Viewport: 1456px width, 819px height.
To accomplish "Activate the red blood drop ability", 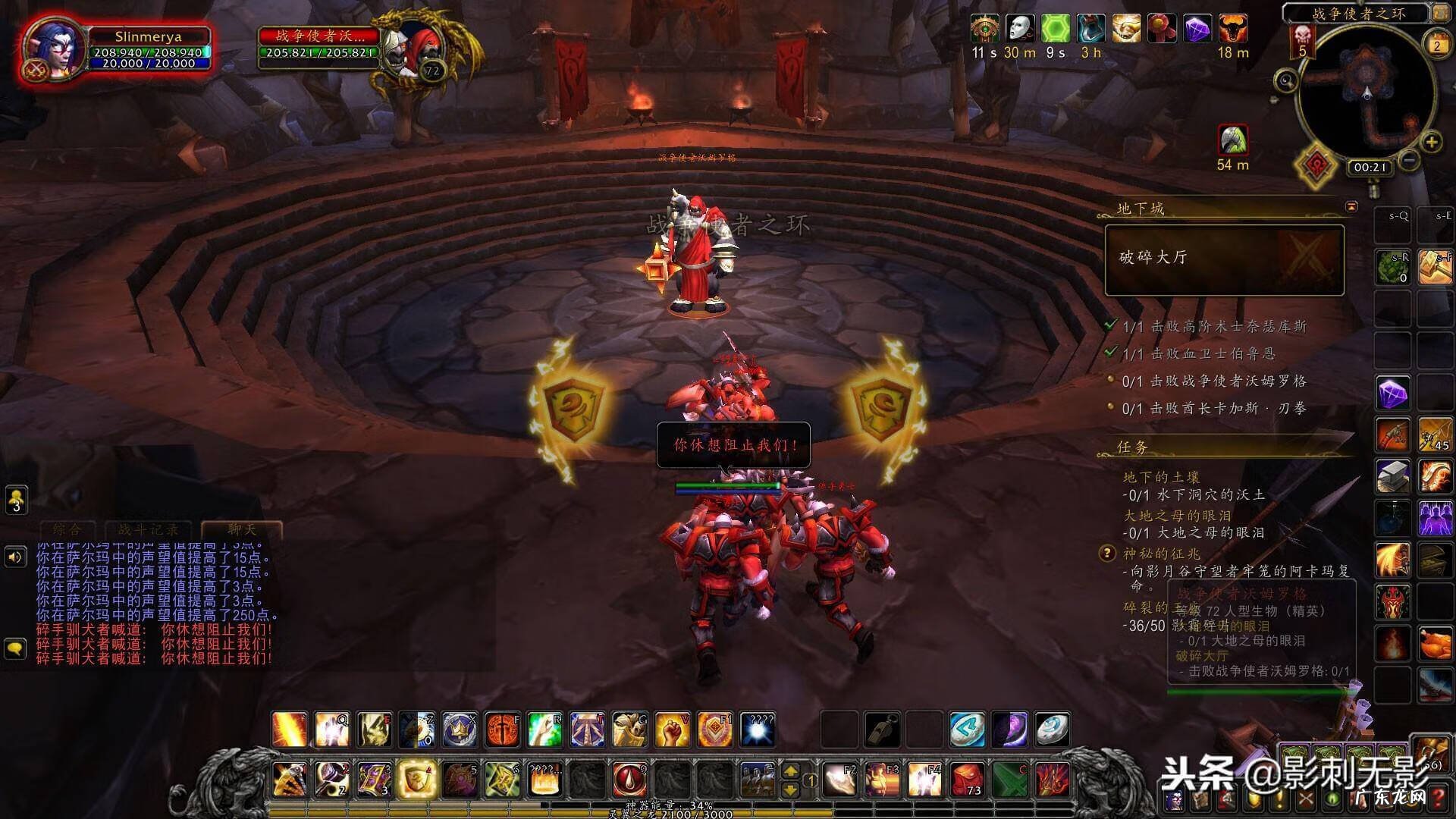I will point(629,778).
